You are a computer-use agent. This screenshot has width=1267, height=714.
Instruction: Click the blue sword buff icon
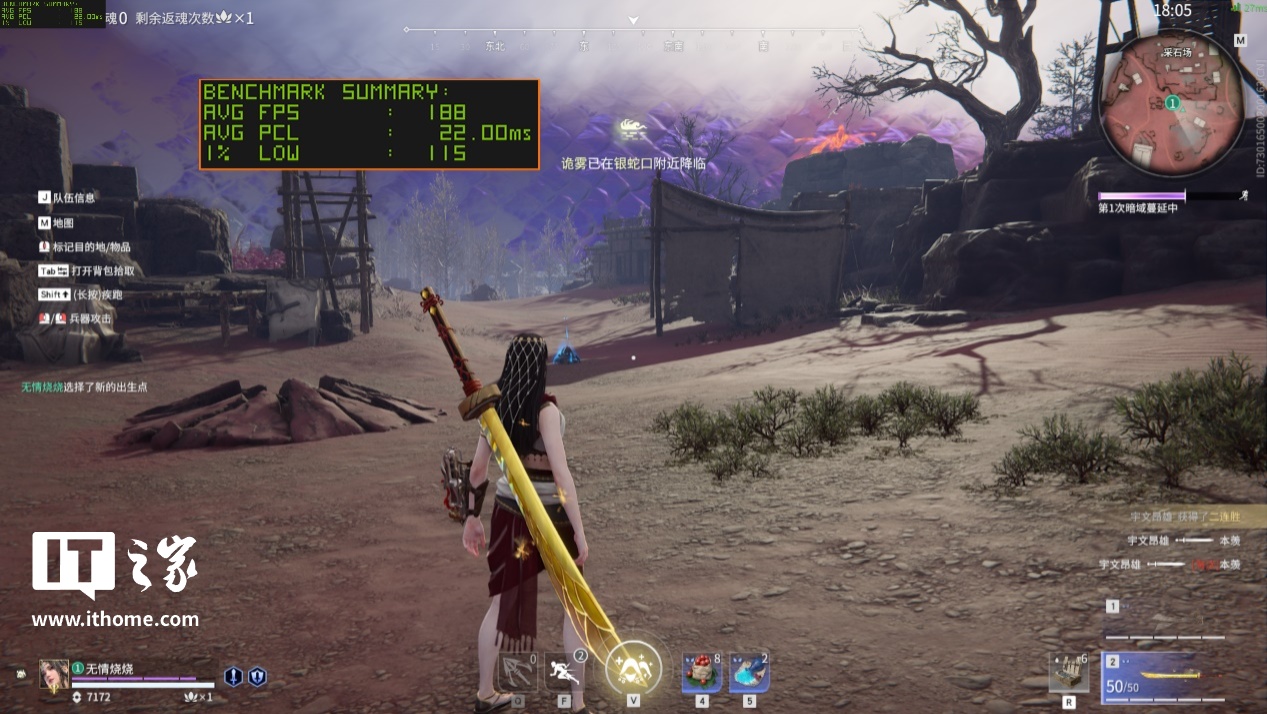point(233,677)
